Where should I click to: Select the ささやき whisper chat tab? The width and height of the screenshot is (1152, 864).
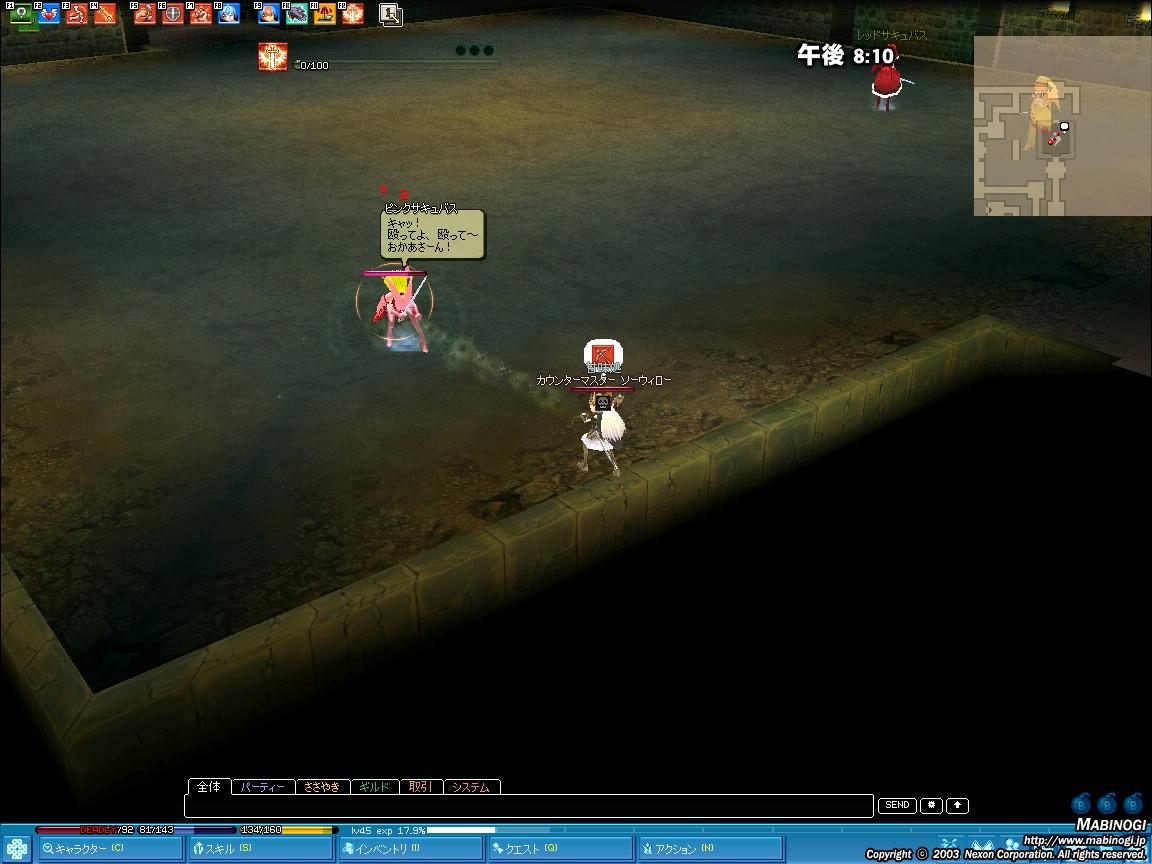pos(322,787)
